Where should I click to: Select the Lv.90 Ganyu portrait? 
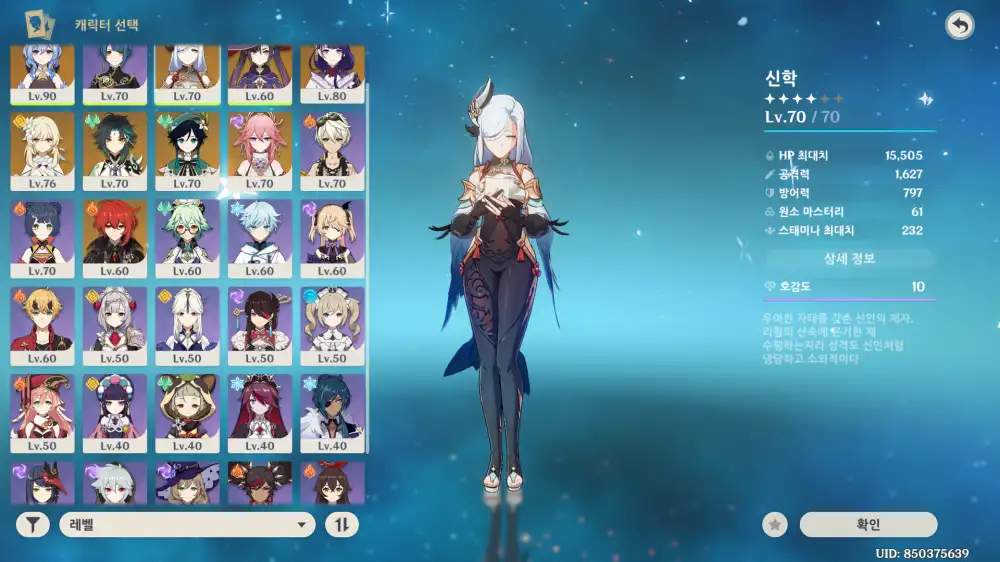pos(42,72)
